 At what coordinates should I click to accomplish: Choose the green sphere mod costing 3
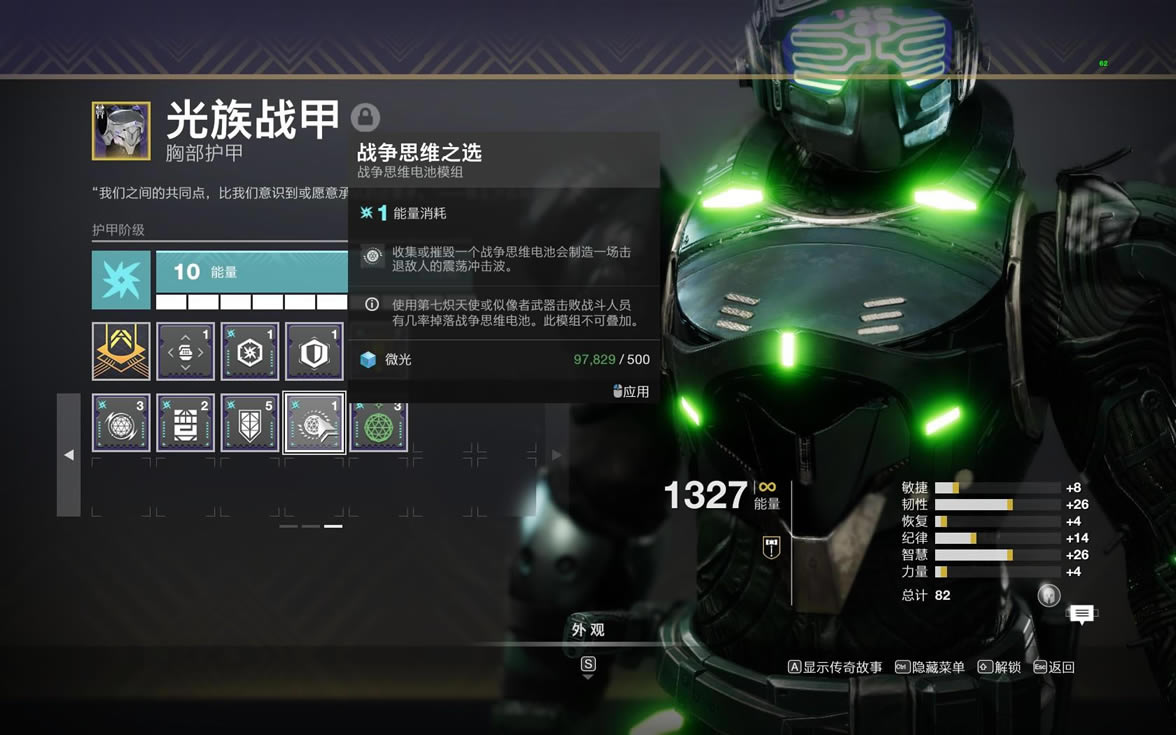tap(379, 422)
